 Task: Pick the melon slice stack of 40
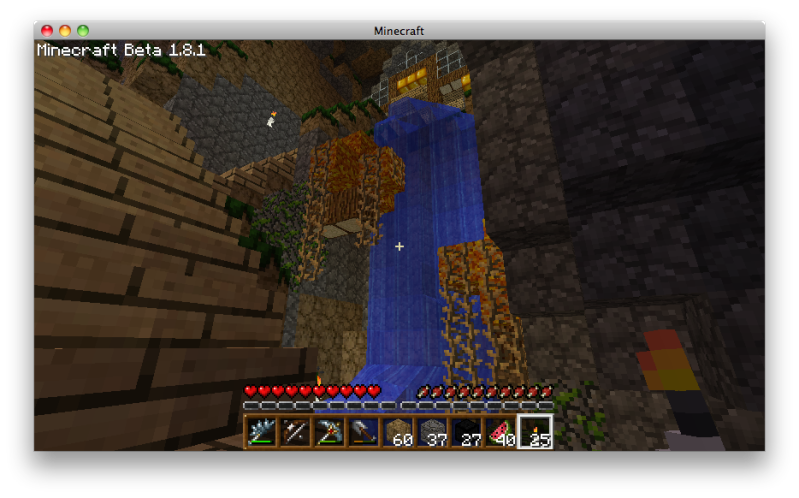click(500, 432)
